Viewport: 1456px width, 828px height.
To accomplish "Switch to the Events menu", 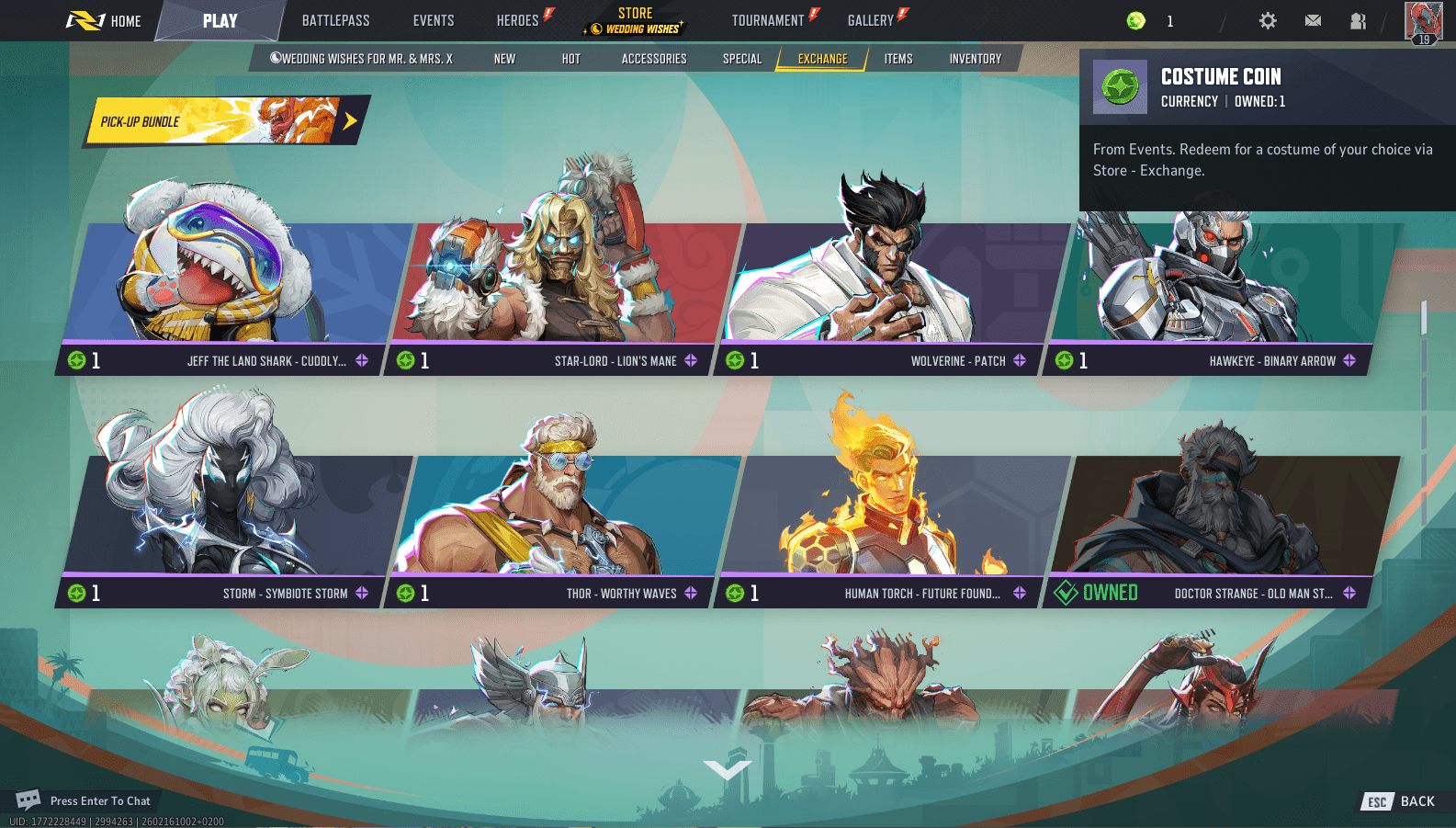I will [x=434, y=21].
